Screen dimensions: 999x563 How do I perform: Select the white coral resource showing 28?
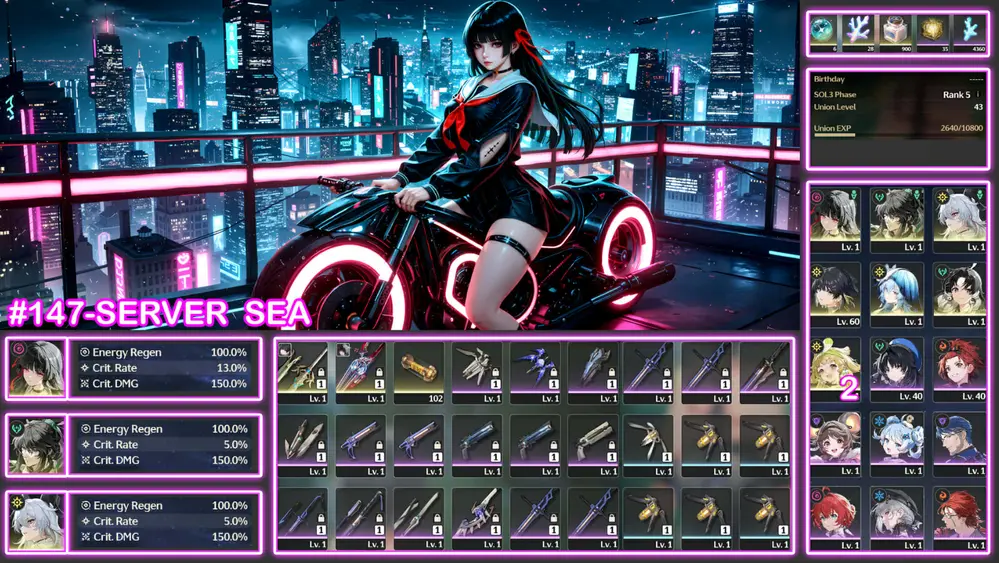(861, 30)
